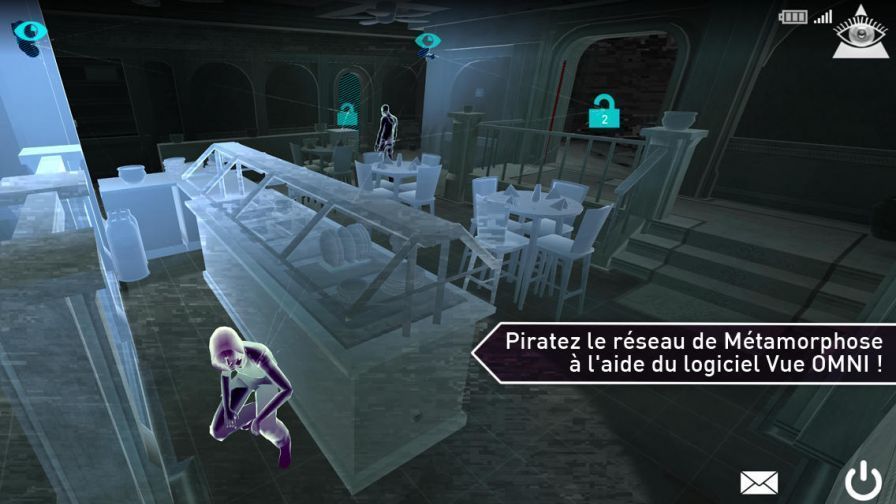Select the door lock icon labeled 7
The height and width of the screenshot is (504, 896).
coord(347,113)
